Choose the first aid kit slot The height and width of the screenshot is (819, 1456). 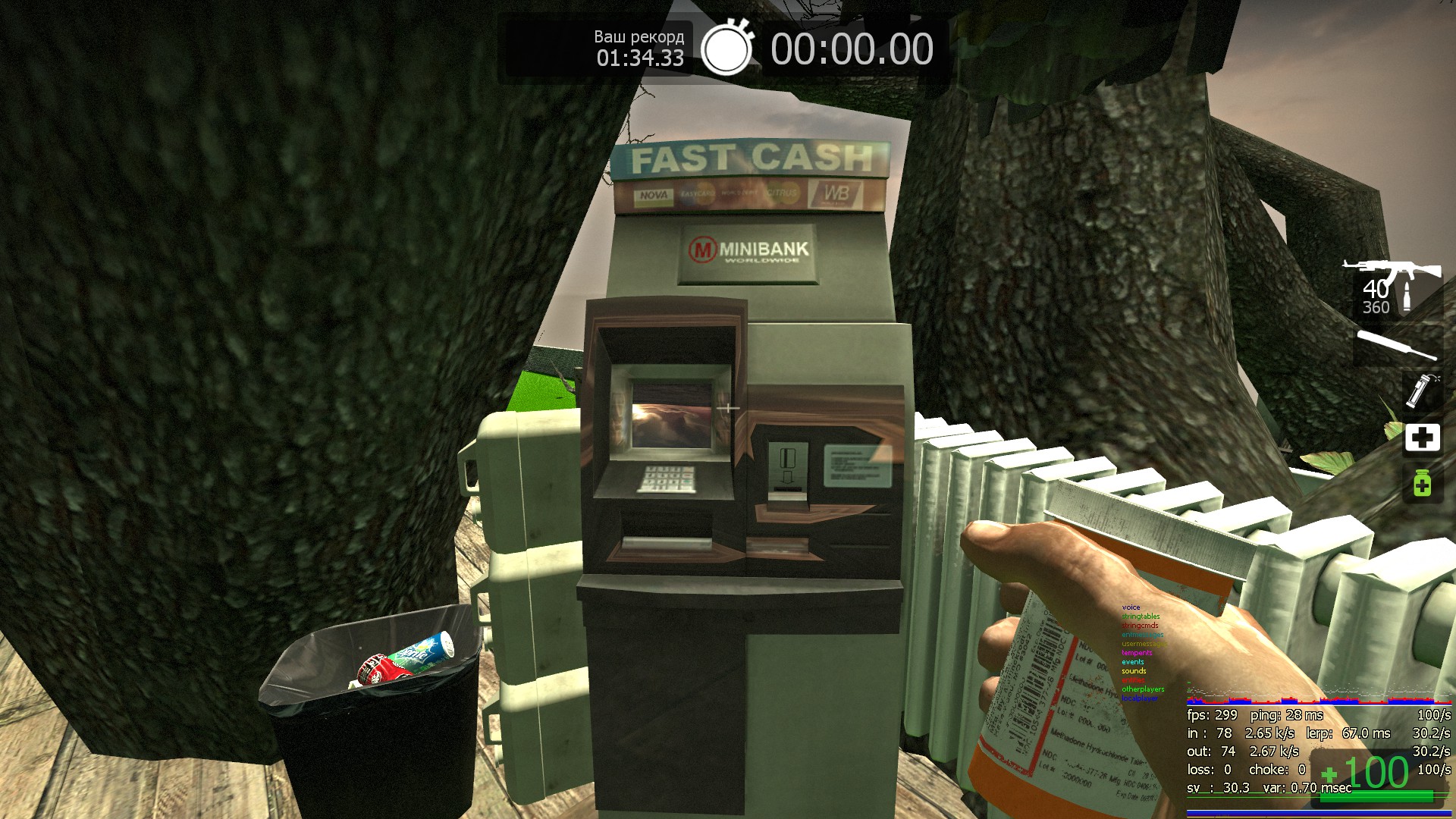[x=1422, y=438]
